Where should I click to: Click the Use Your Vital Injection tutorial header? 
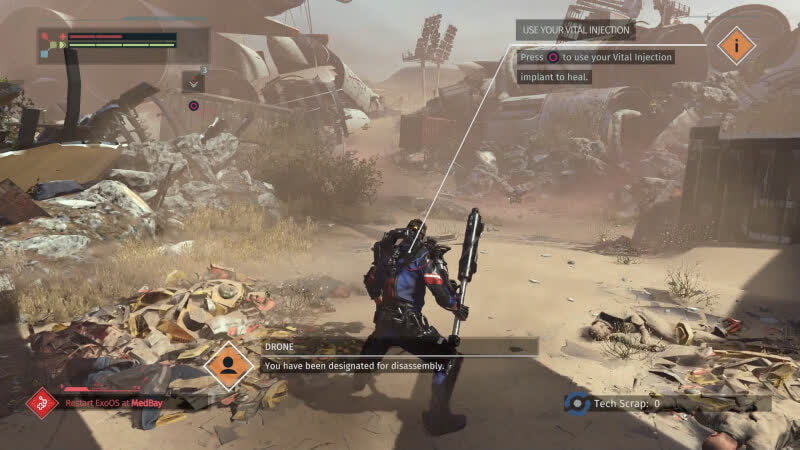(575, 31)
